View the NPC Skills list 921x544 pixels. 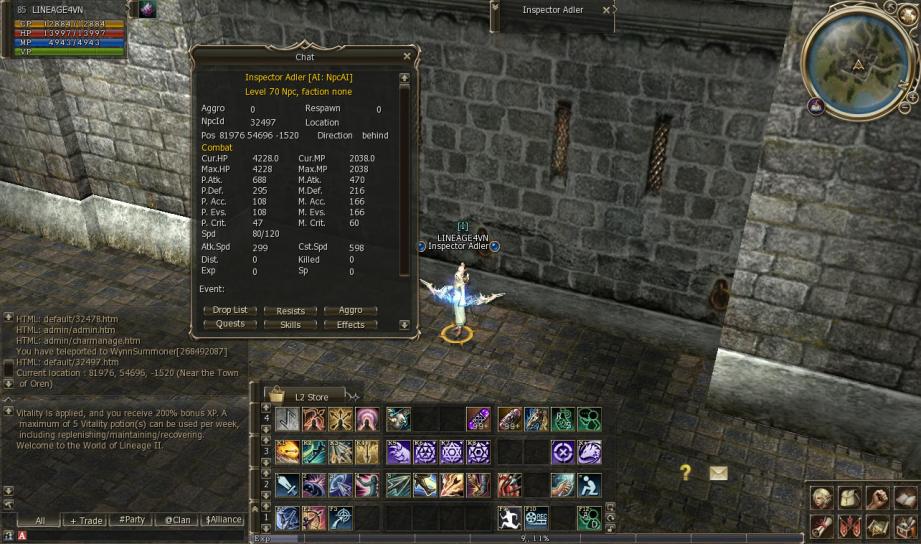(x=290, y=324)
